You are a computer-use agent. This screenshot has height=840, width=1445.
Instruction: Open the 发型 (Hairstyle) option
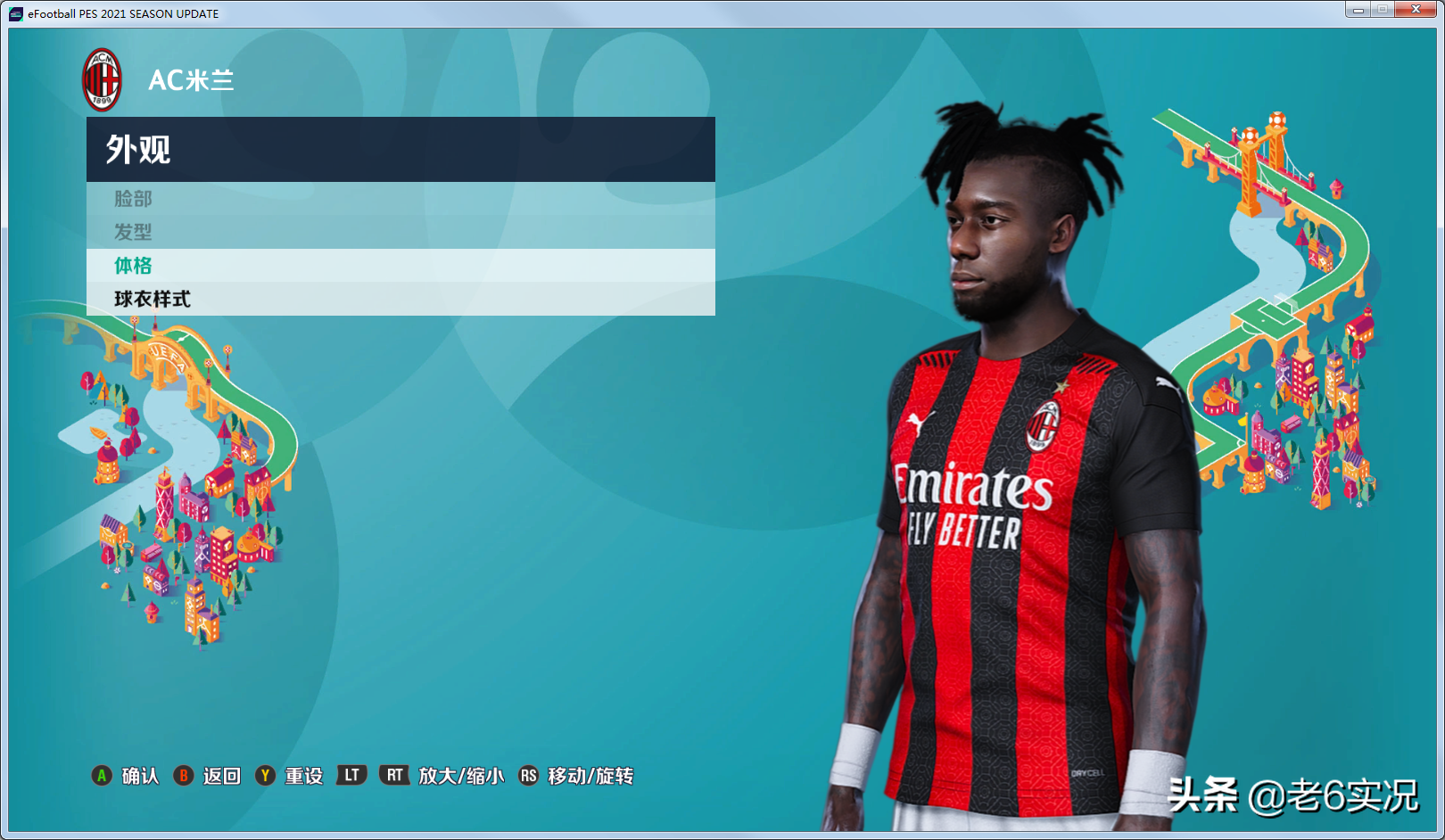pyautogui.click(x=134, y=232)
